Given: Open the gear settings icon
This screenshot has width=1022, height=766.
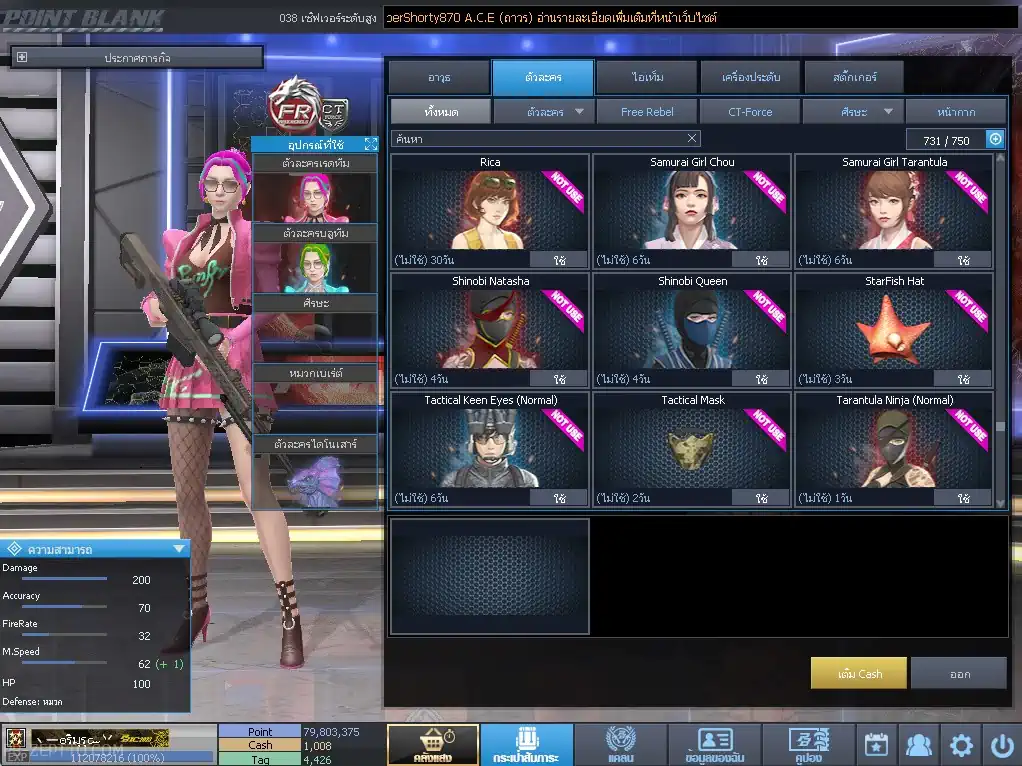Looking at the screenshot, I should (961, 745).
